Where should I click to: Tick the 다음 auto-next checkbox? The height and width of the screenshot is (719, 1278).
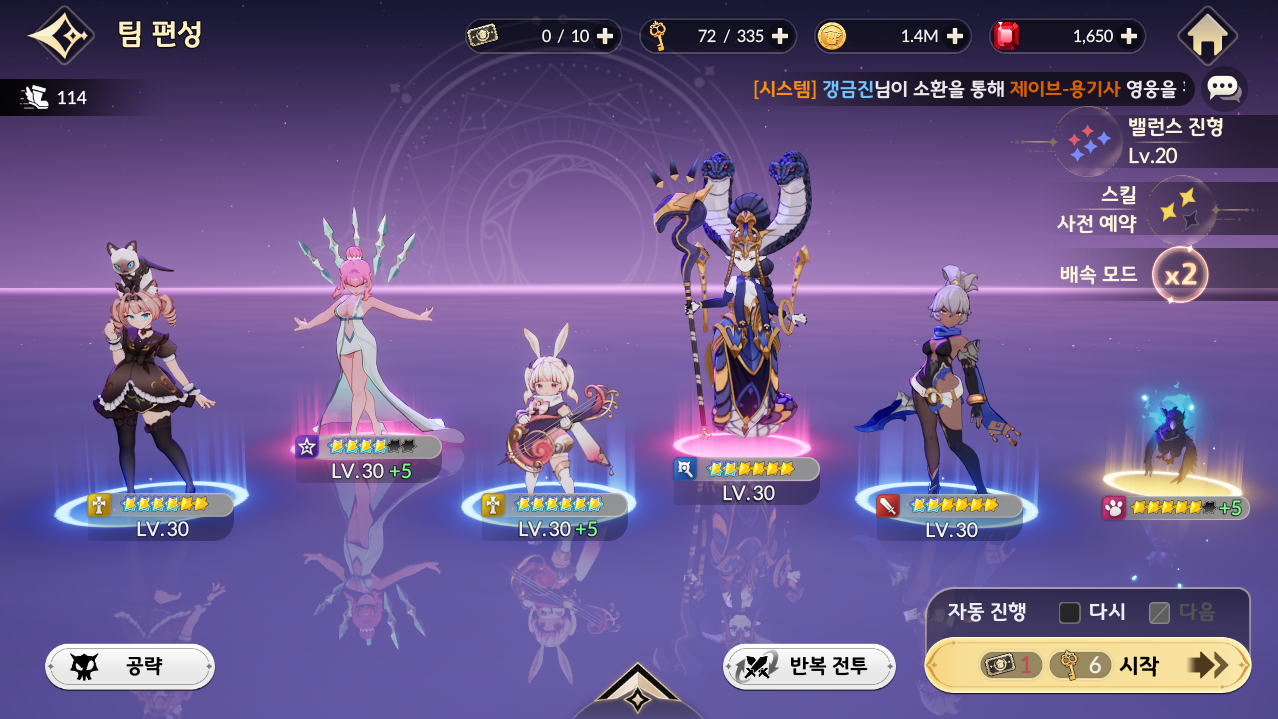coord(1159,612)
